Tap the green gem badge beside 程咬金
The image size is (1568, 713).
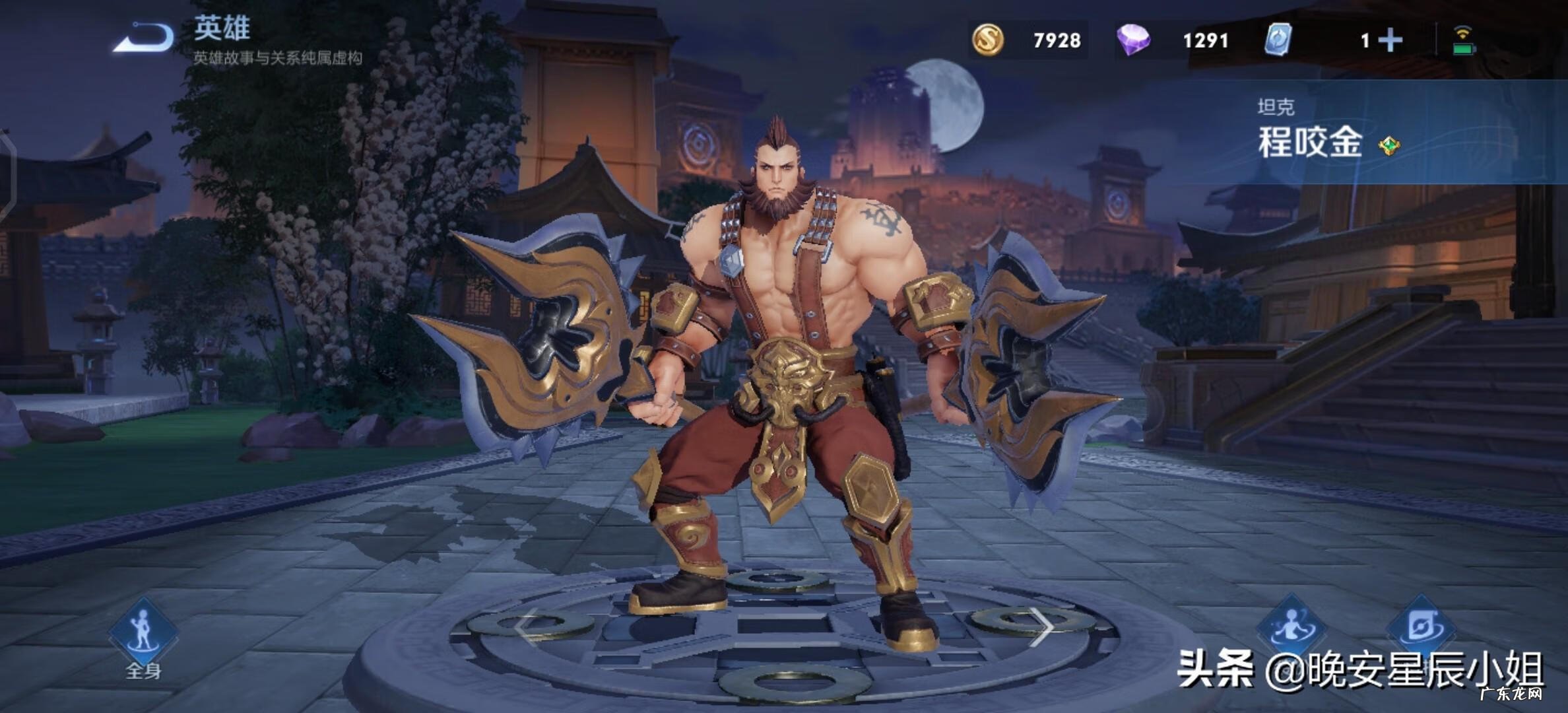pyautogui.click(x=1389, y=145)
